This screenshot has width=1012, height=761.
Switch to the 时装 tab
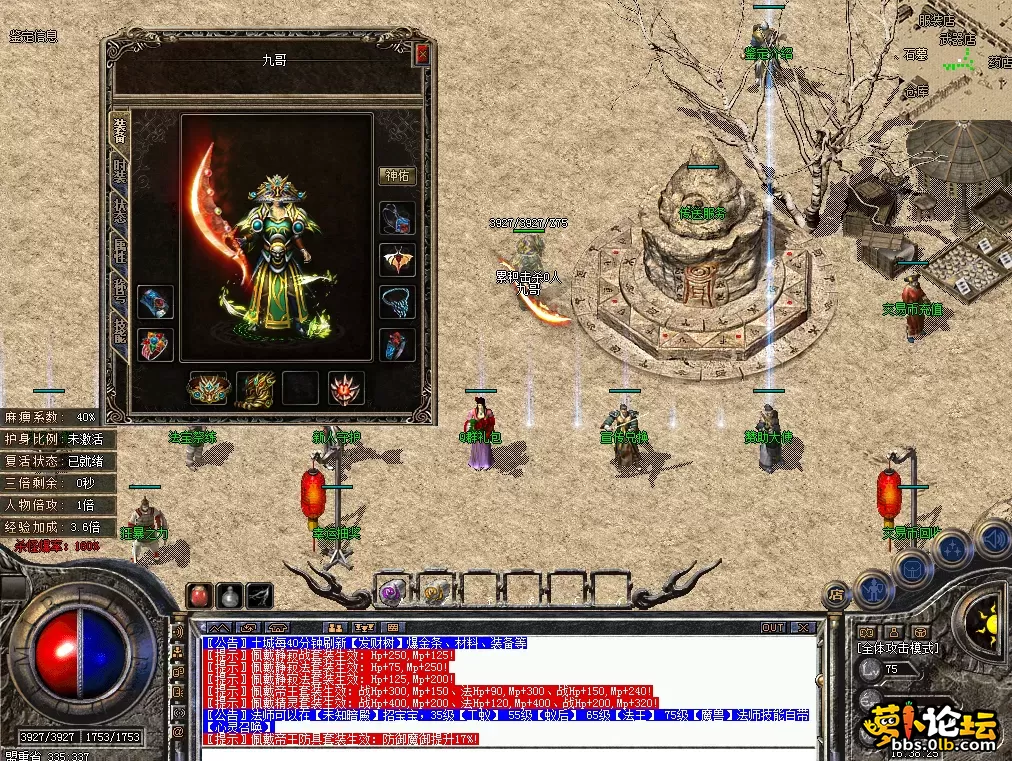pos(119,170)
